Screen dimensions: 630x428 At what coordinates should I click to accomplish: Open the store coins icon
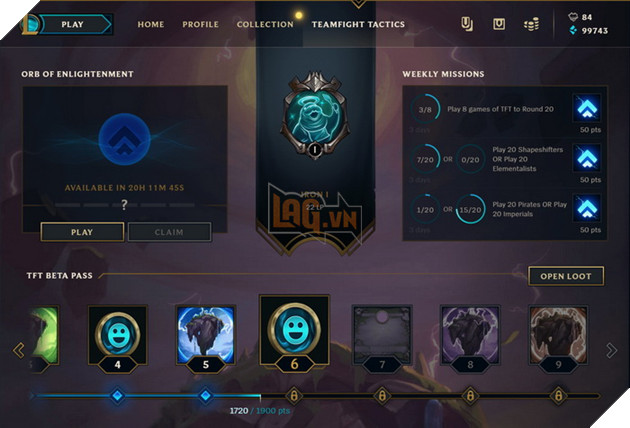click(x=531, y=24)
